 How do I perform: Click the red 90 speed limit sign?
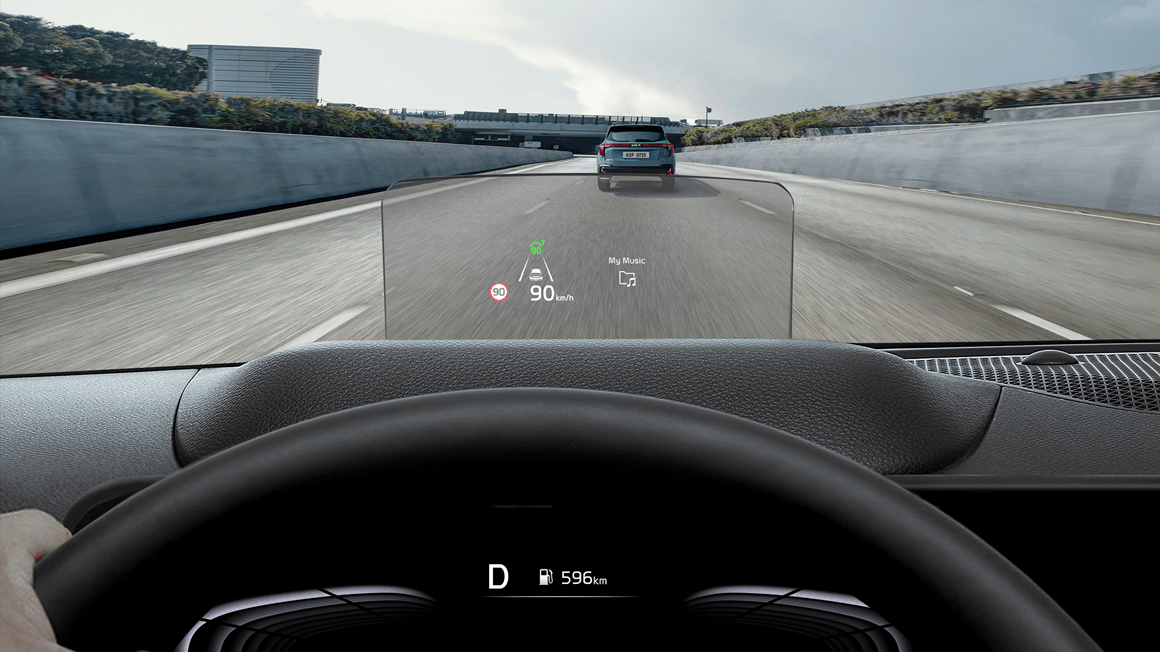(498, 292)
